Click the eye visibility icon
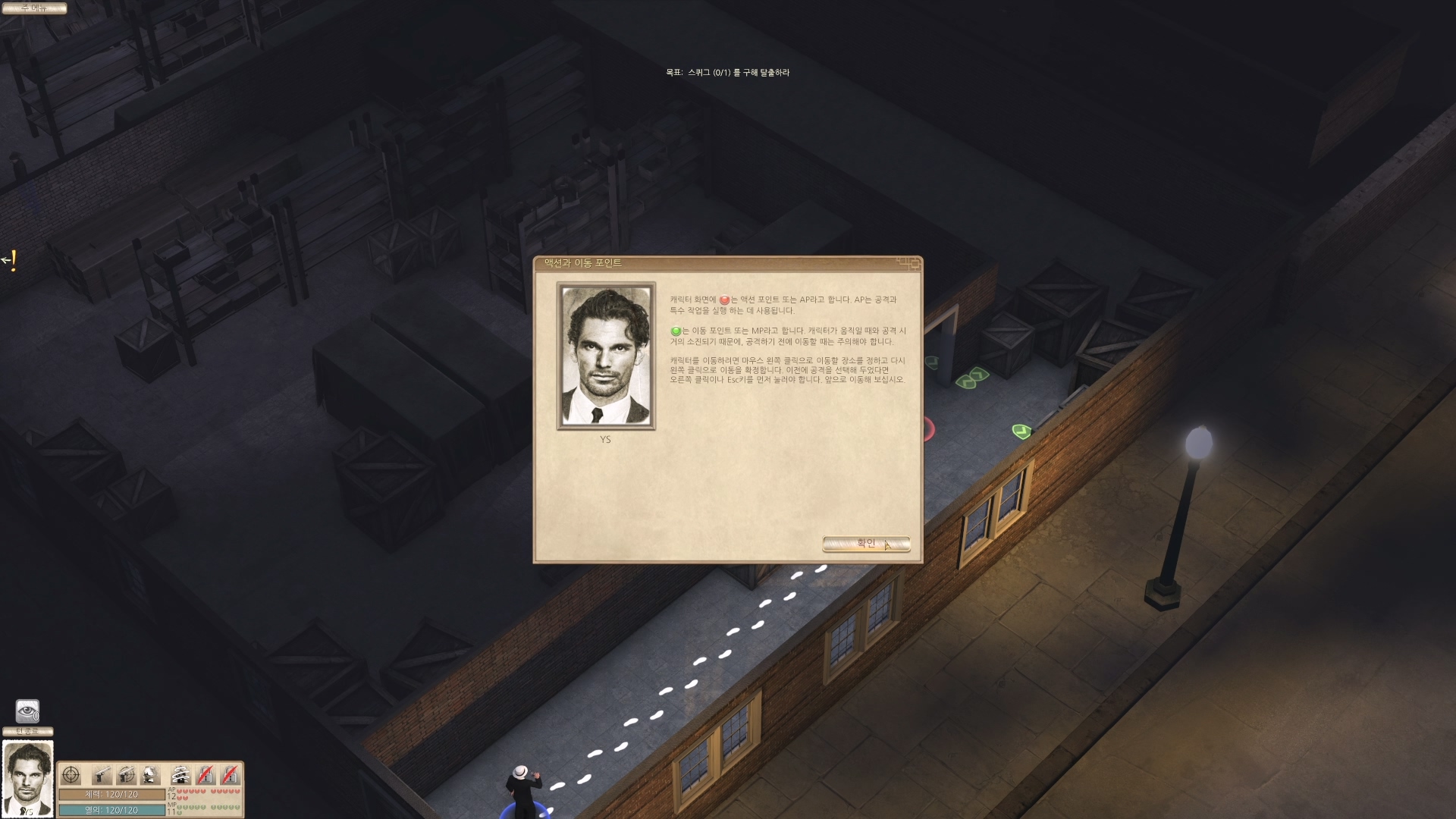Image resolution: width=1456 pixels, height=819 pixels. [27, 711]
